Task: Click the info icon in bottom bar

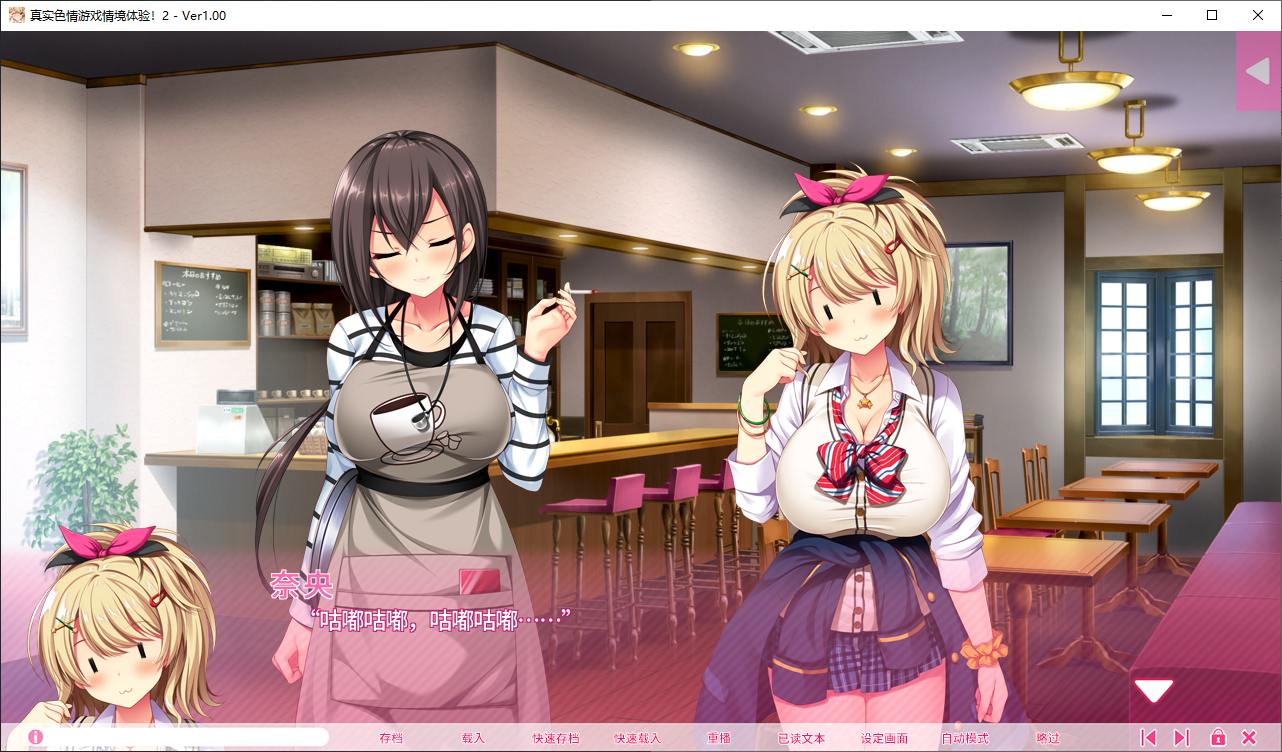Action: click(x=36, y=737)
